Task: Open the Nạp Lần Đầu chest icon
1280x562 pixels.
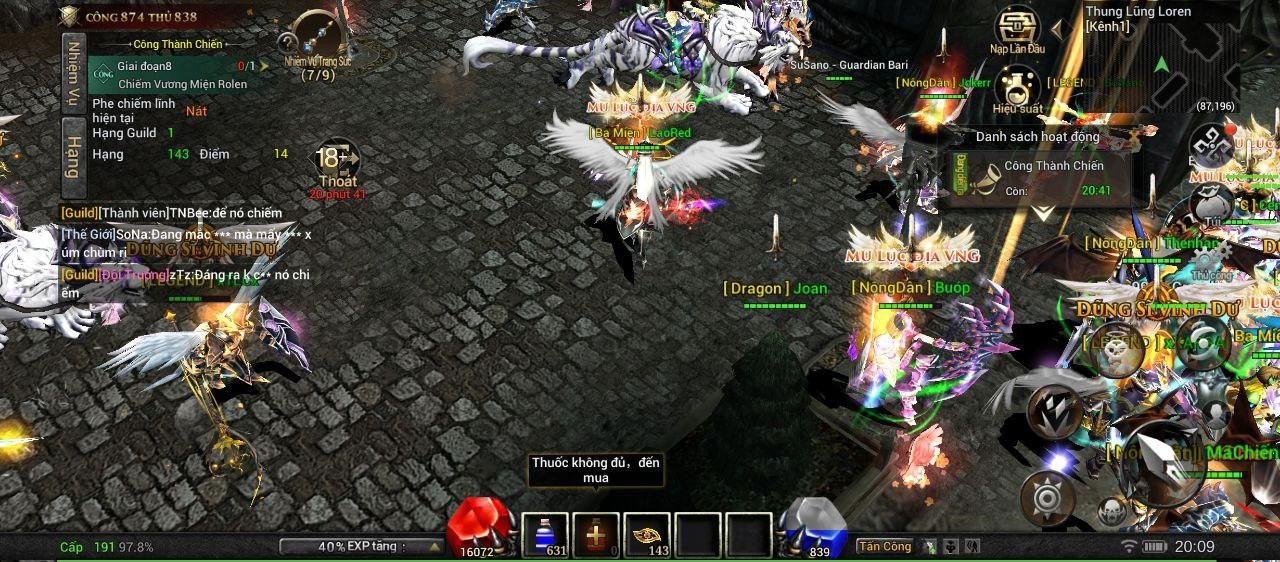Action: pyautogui.click(x=1017, y=29)
